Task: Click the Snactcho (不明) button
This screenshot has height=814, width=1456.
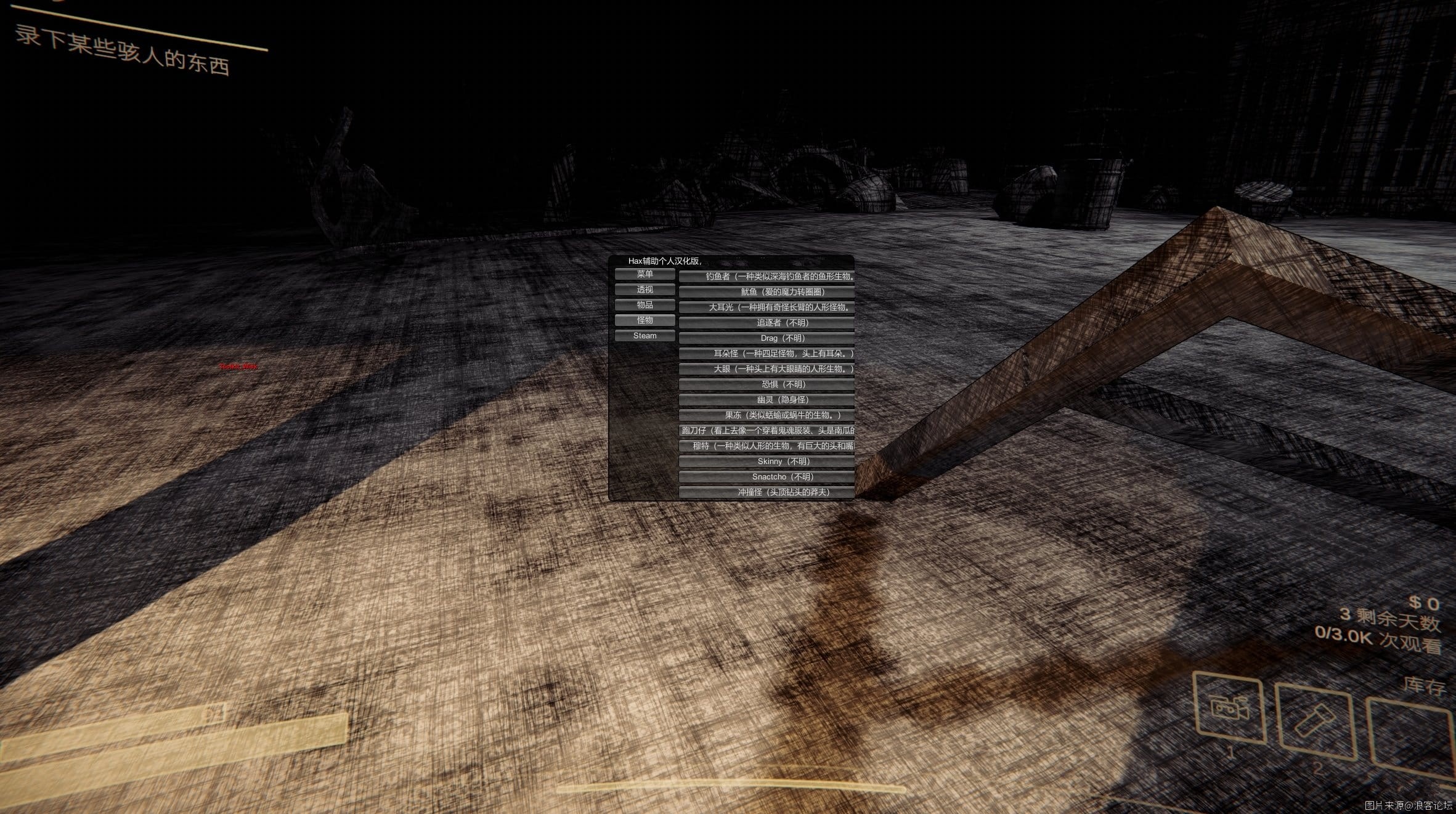Action: (767, 477)
